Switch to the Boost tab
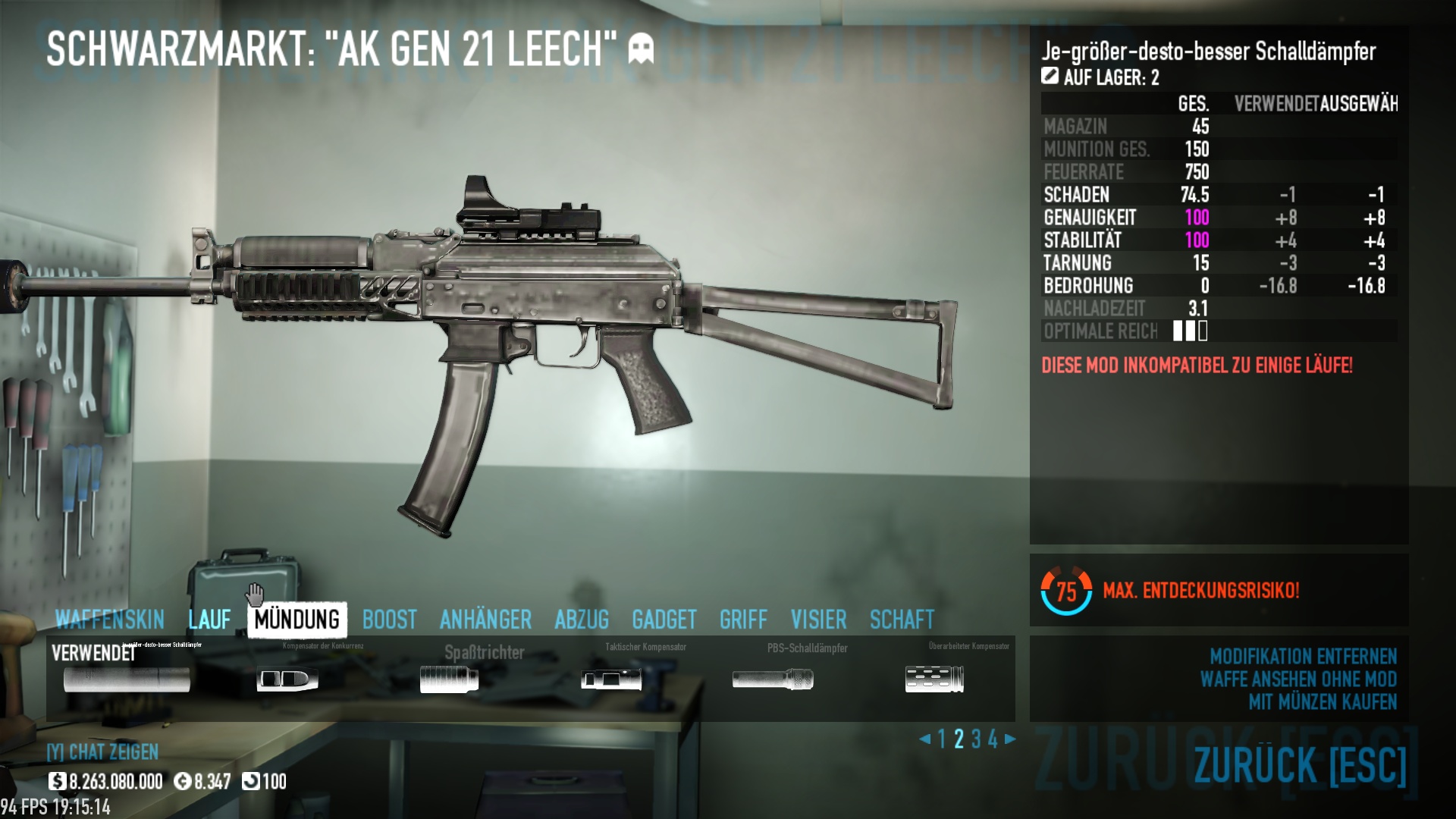 point(389,620)
